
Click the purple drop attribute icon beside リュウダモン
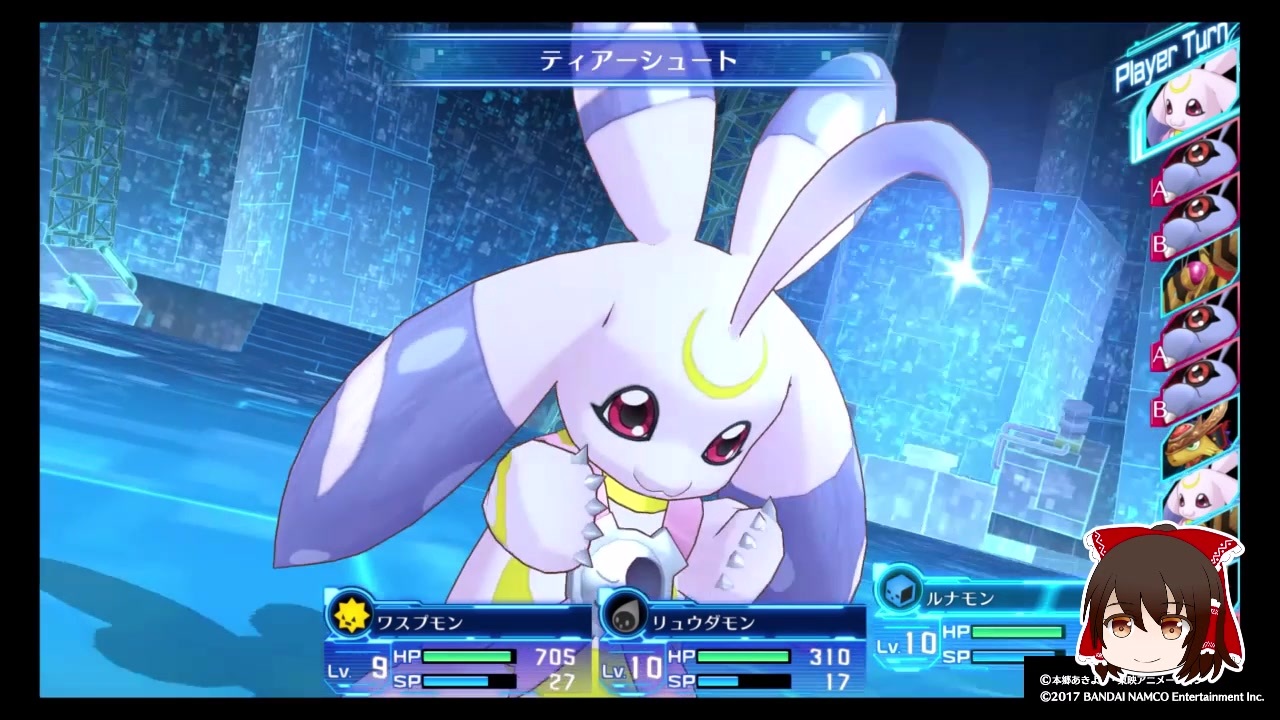(624, 616)
